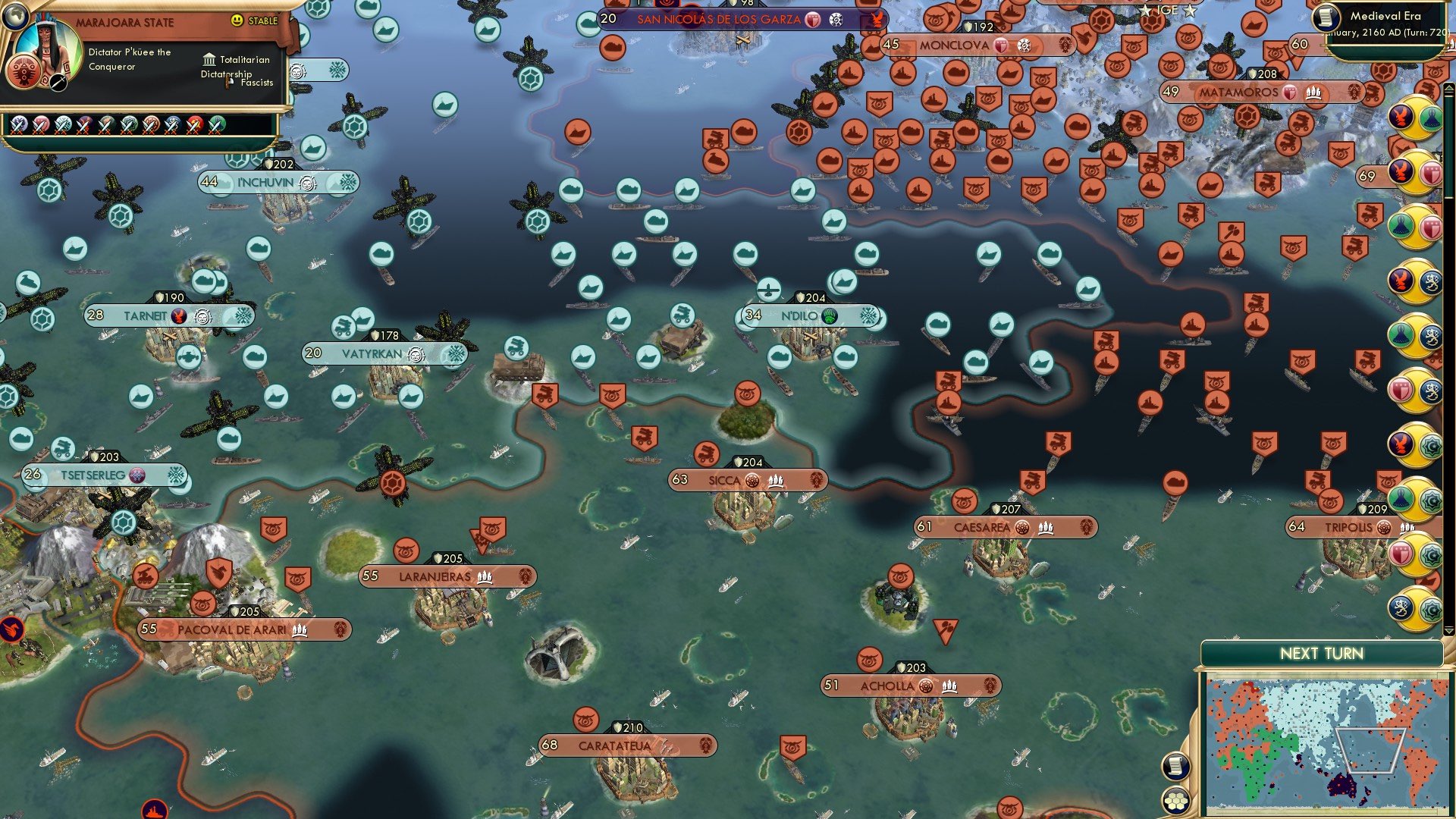Click the down arrow below the notification stack
Image resolution: width=1456 pixels, height=819 pixels.
coord(1449,630)
